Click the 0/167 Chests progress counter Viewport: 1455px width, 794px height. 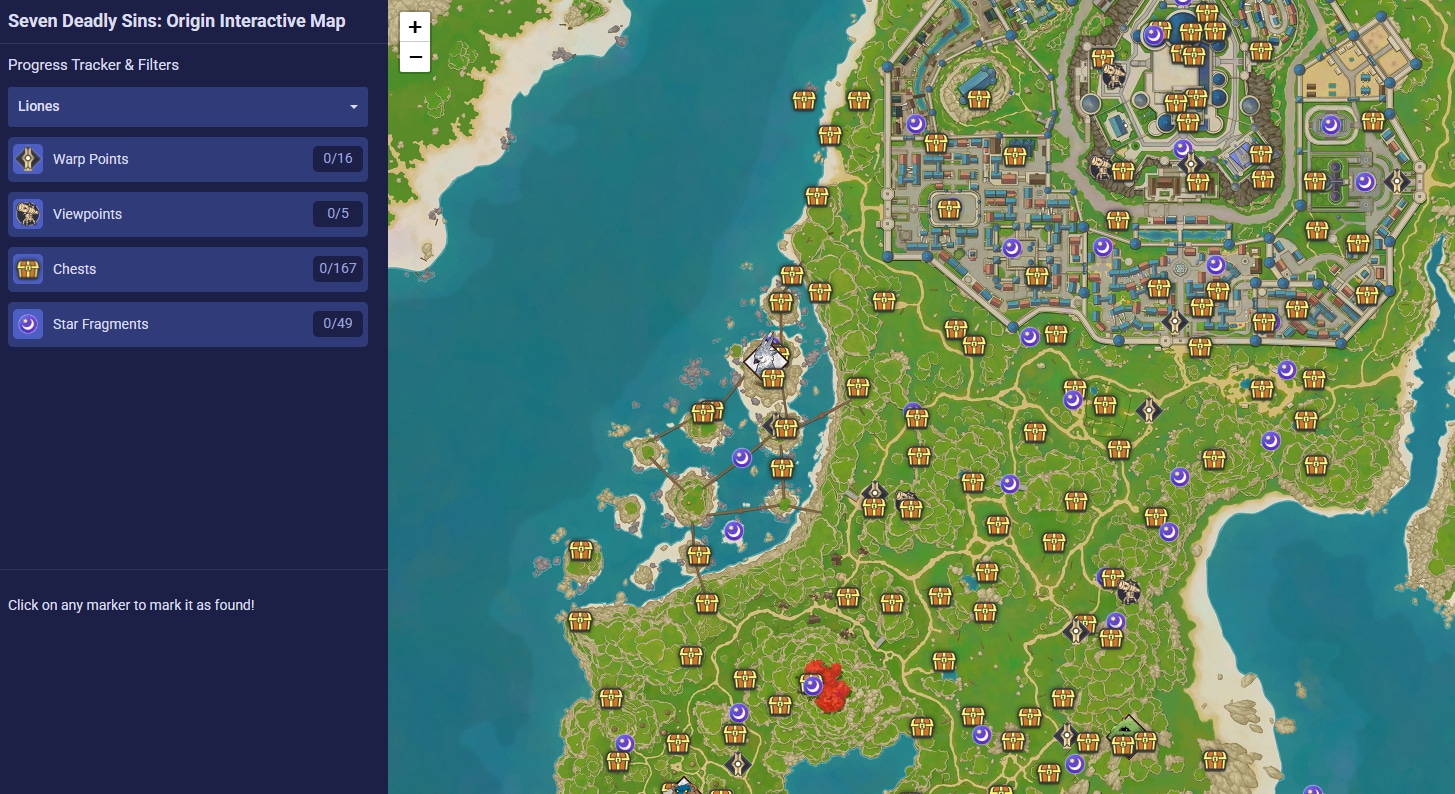pos(337,268)
